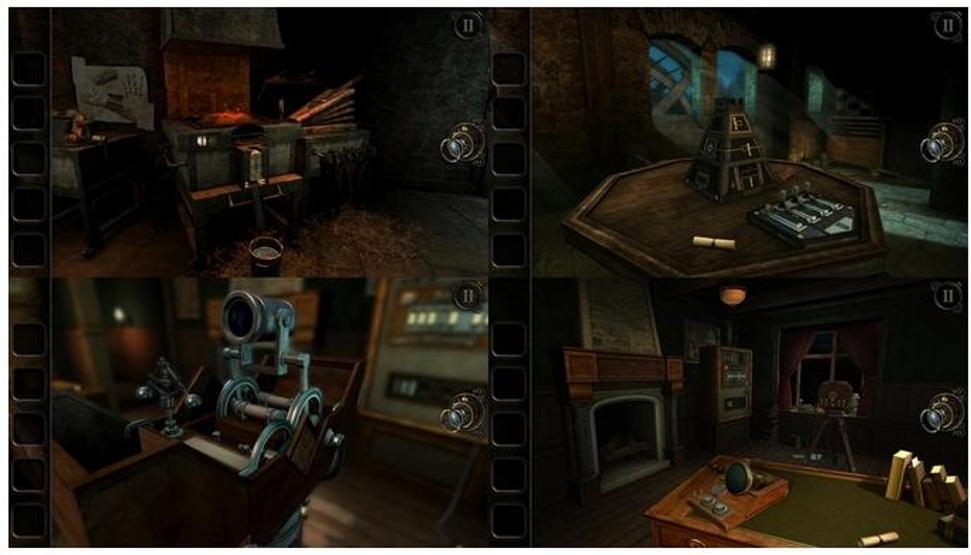Pause the game in the fireplace study scene

click(x=948, y=296)
